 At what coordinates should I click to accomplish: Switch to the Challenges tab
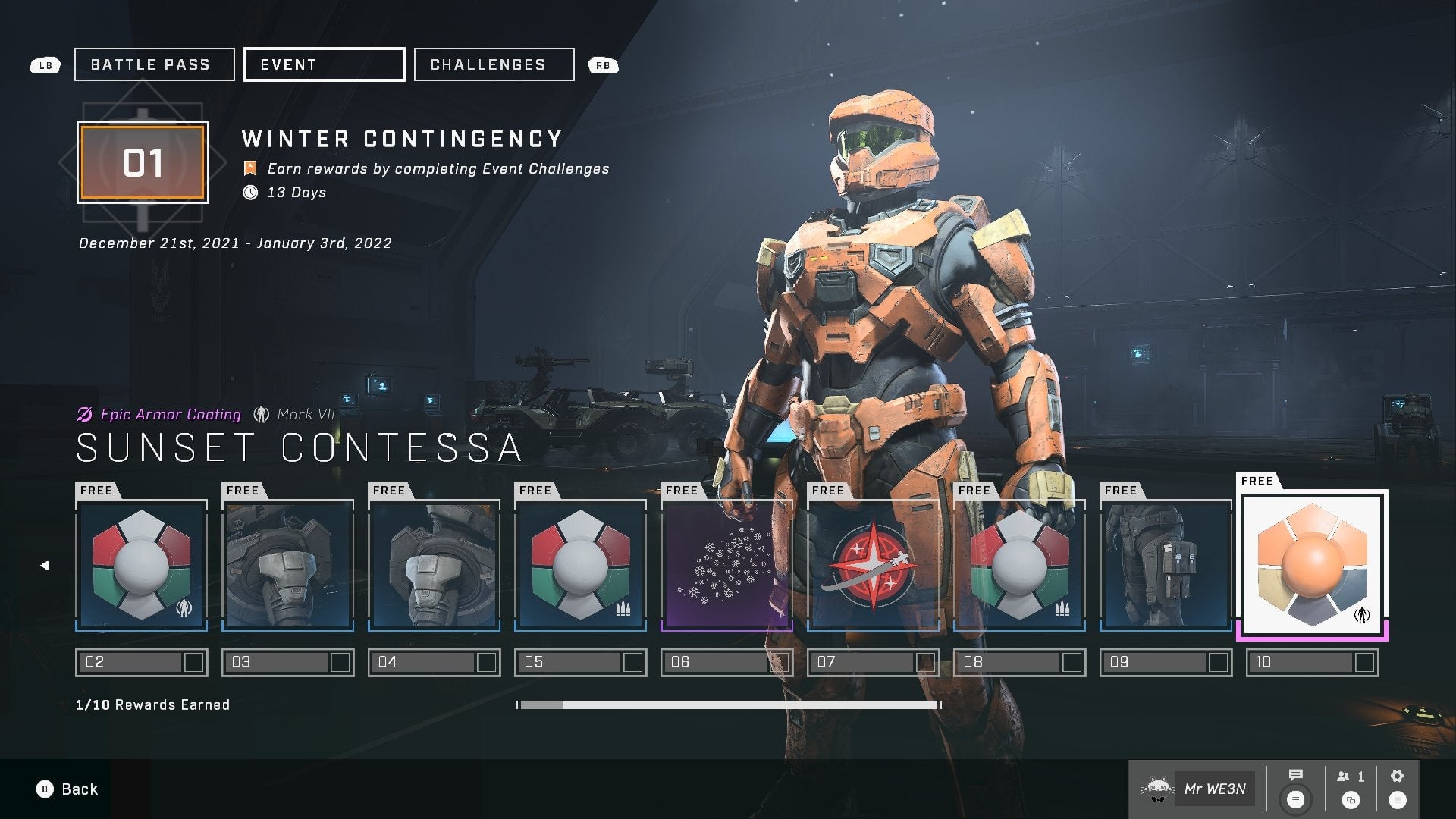tap(493, 64)
